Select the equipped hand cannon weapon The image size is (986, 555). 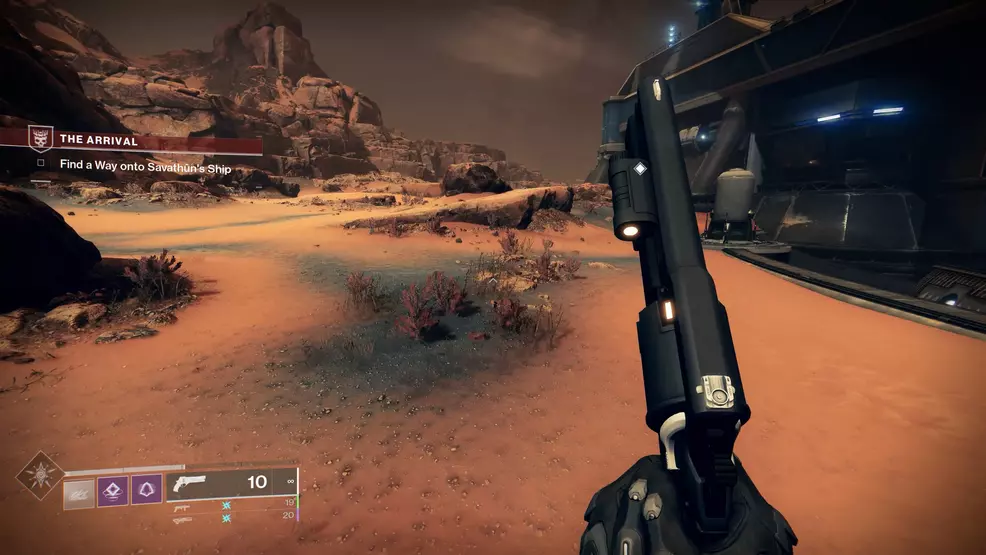(x=190, y=483)
